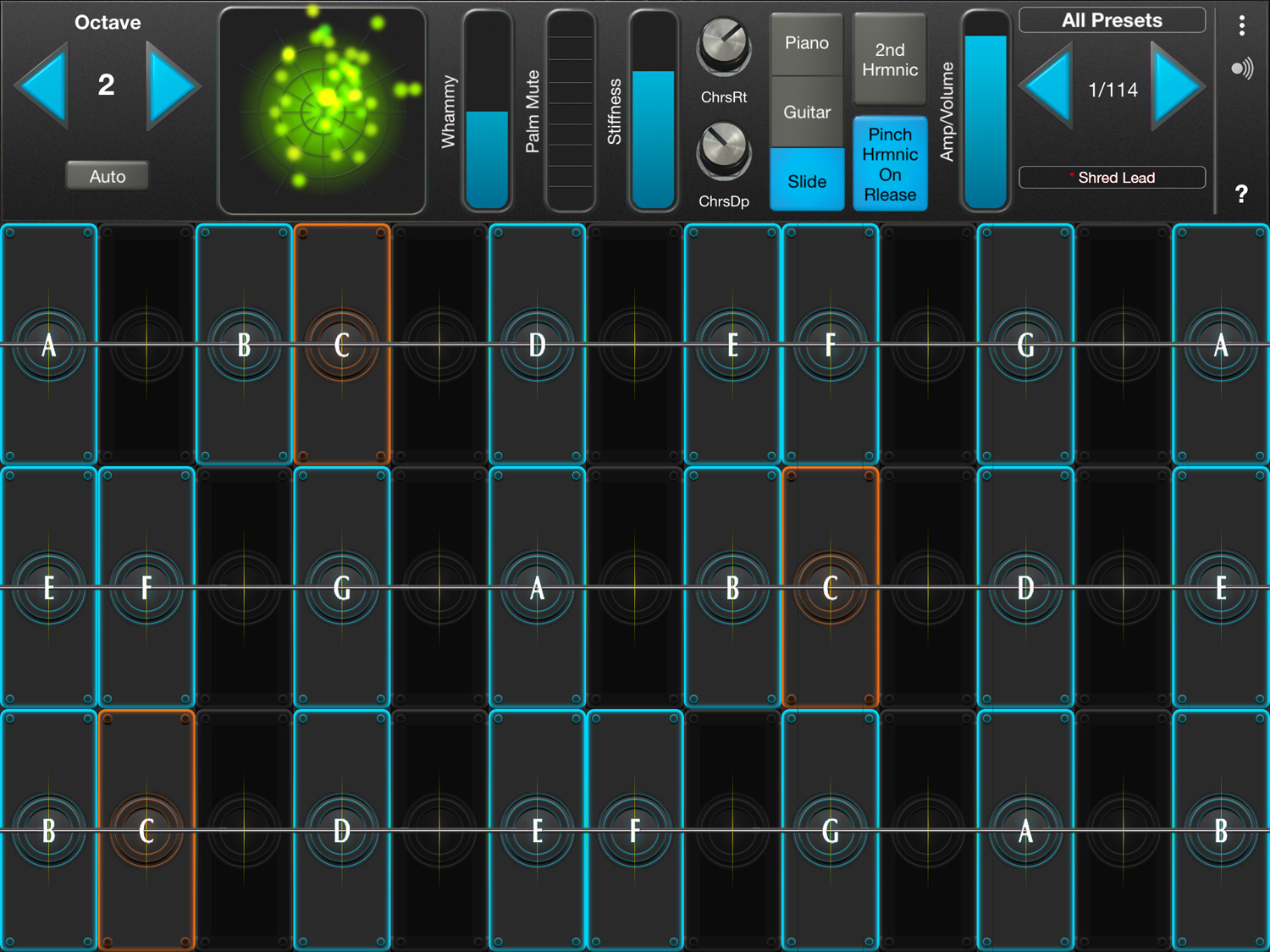Screen dimensions: 1270x952
Task: Open the All Presets dropdown
Action: [x=1112, y=19]
